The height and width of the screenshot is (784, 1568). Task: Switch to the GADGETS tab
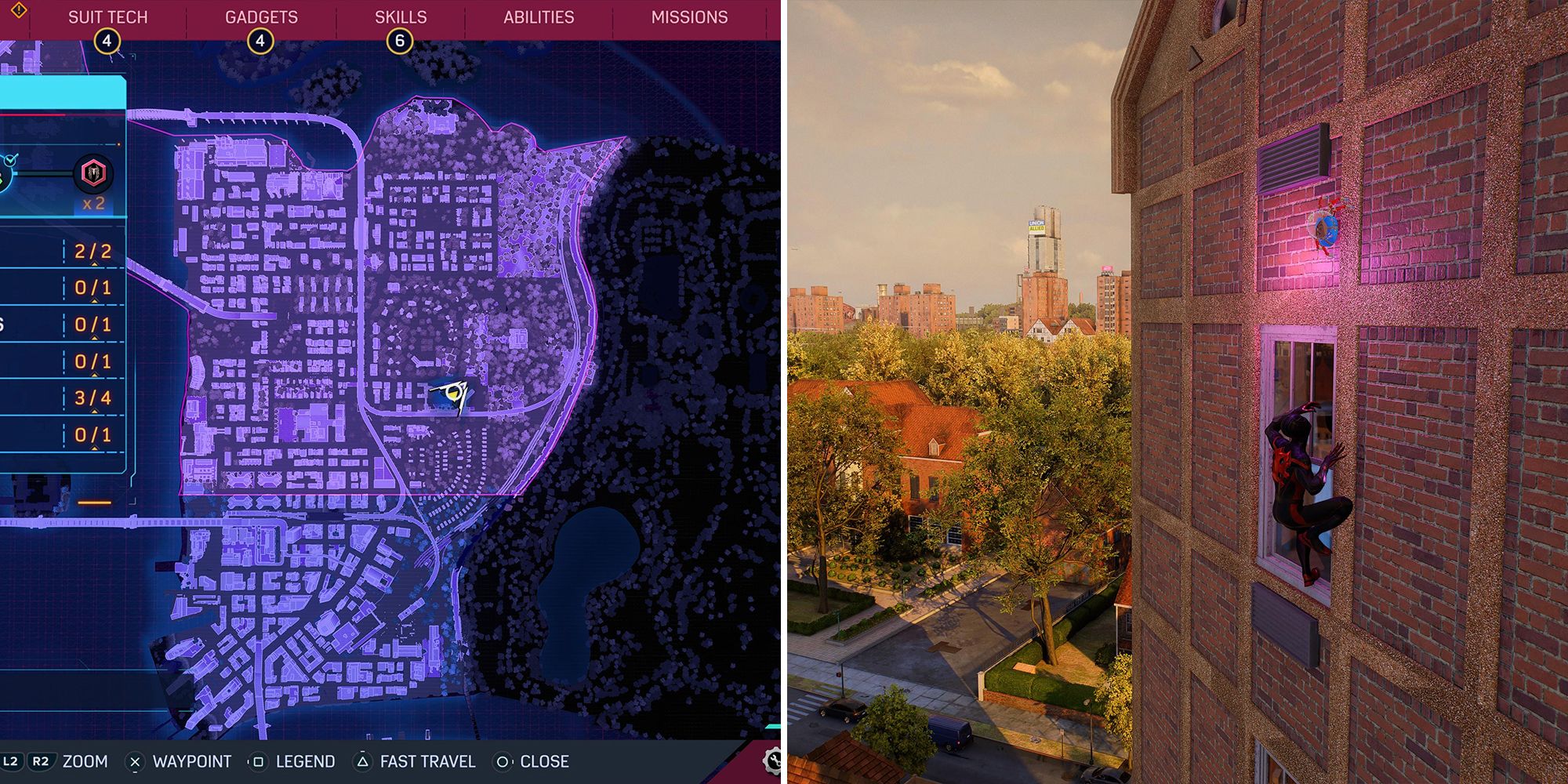(x=260, y=14)
